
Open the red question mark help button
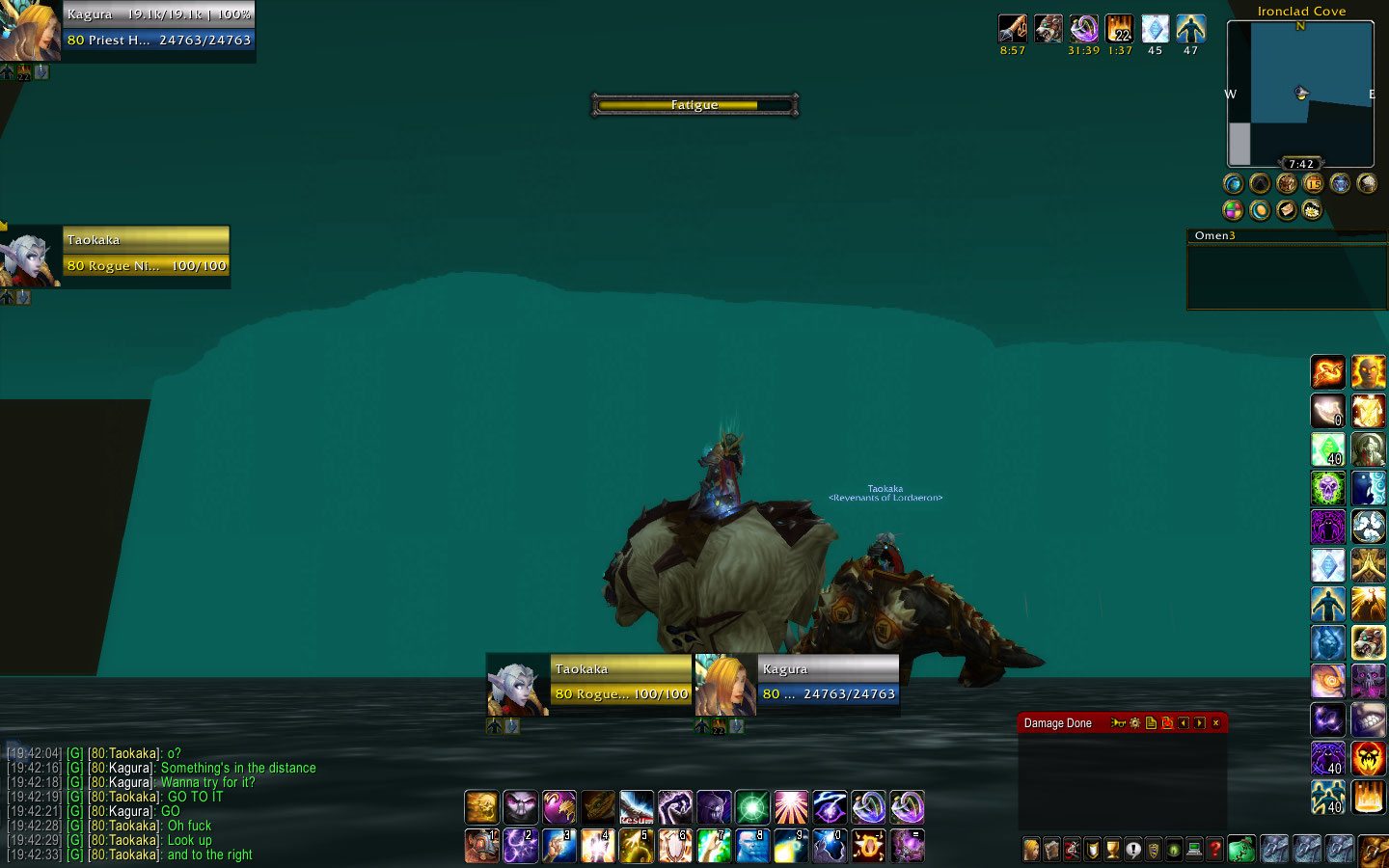[1214, 850]
